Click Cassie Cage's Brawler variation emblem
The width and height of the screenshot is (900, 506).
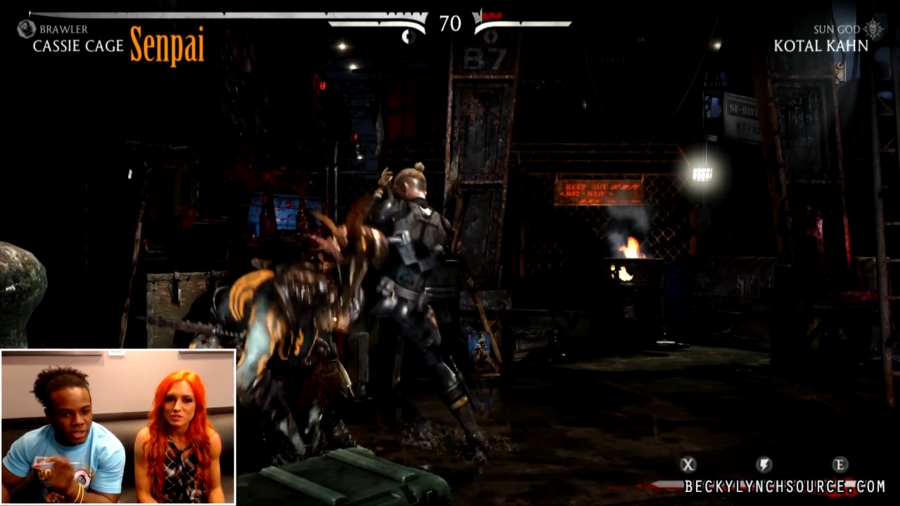click(x=26, y=29)
